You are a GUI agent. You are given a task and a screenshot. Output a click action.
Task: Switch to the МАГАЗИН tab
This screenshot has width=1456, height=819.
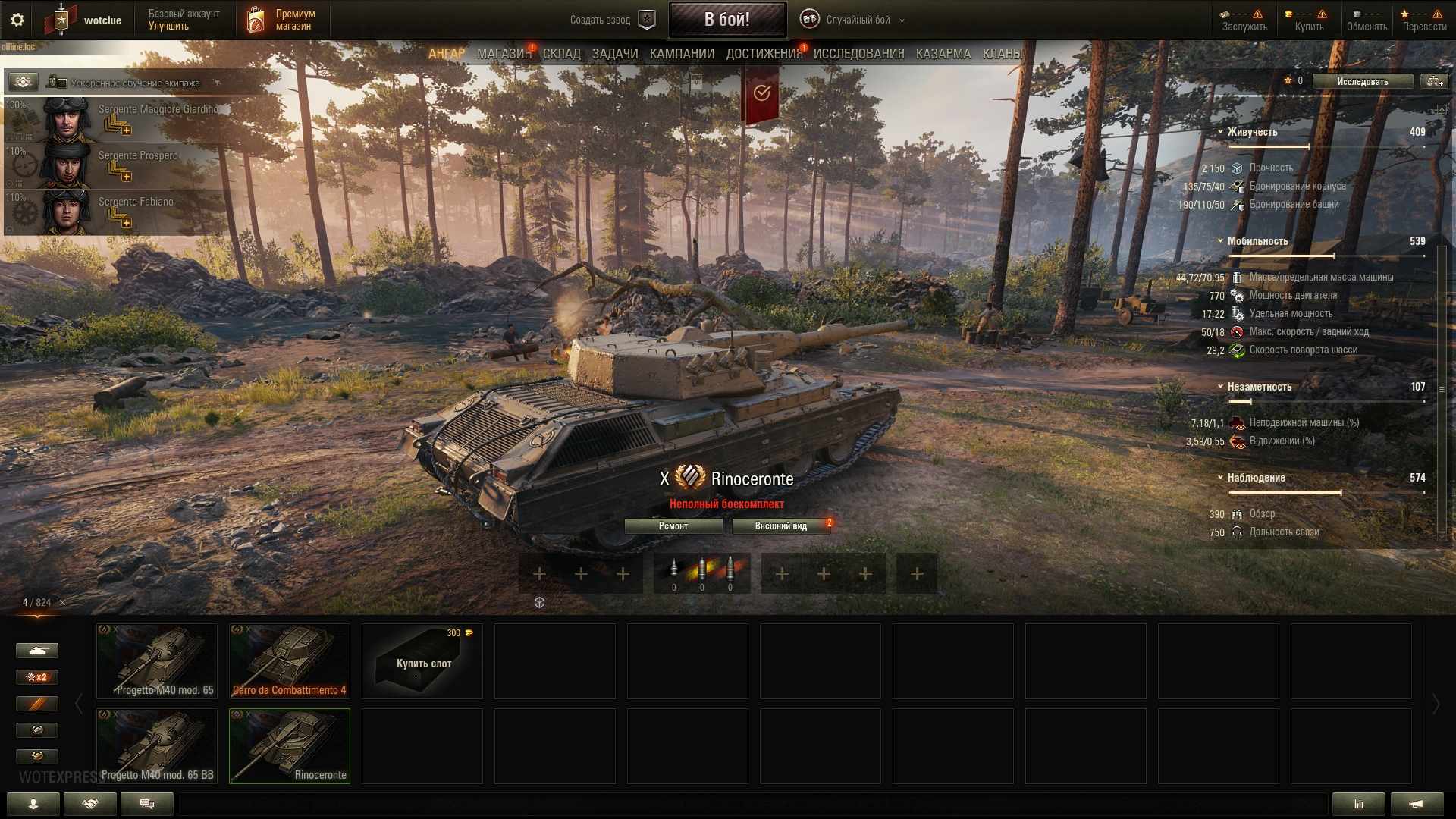pyautogui.click(x=504, y=54)
